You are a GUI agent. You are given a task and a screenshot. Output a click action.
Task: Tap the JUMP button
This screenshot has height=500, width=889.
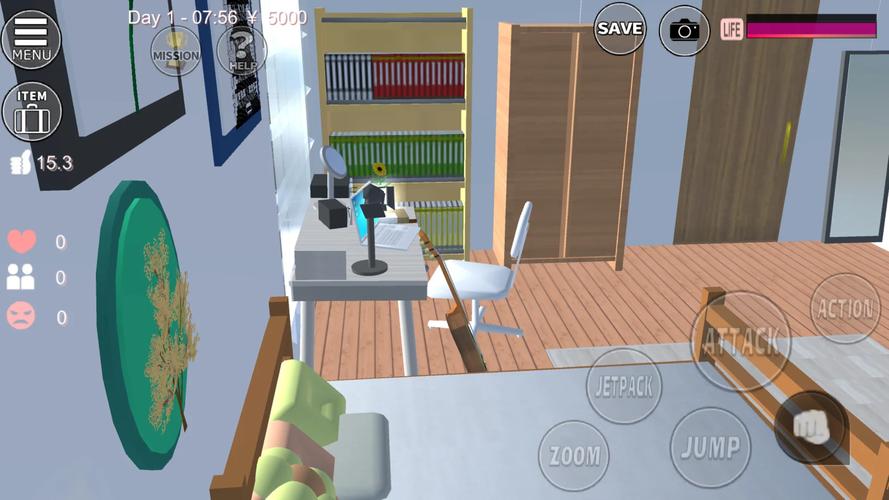pyautogui.click(x=710, y=446)
